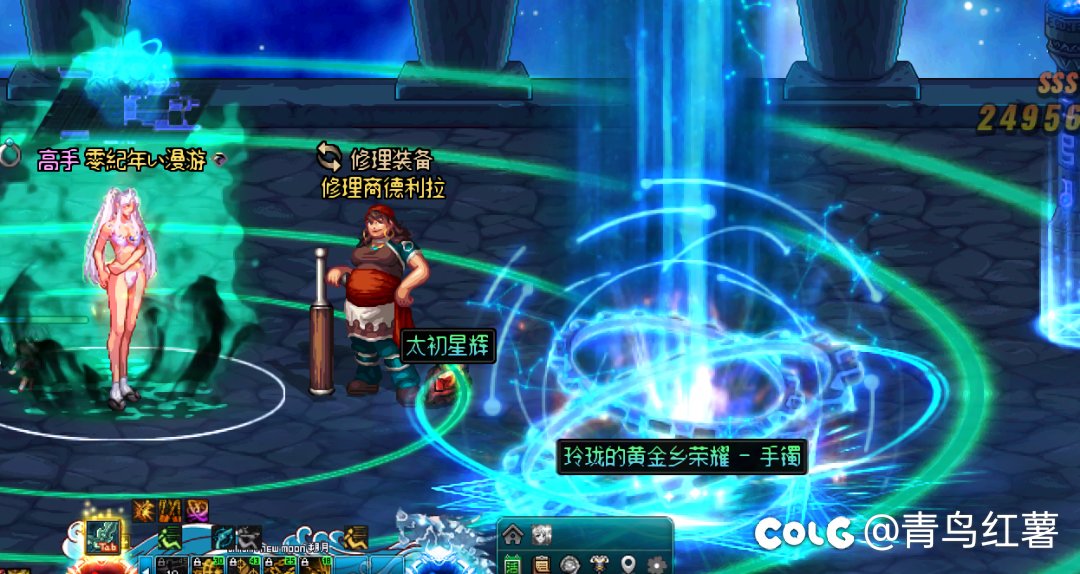The height and width of the screenshot is (574, 1080).
Task: Open the green calendar icon in the menu bar
Action: coord(513,564)
